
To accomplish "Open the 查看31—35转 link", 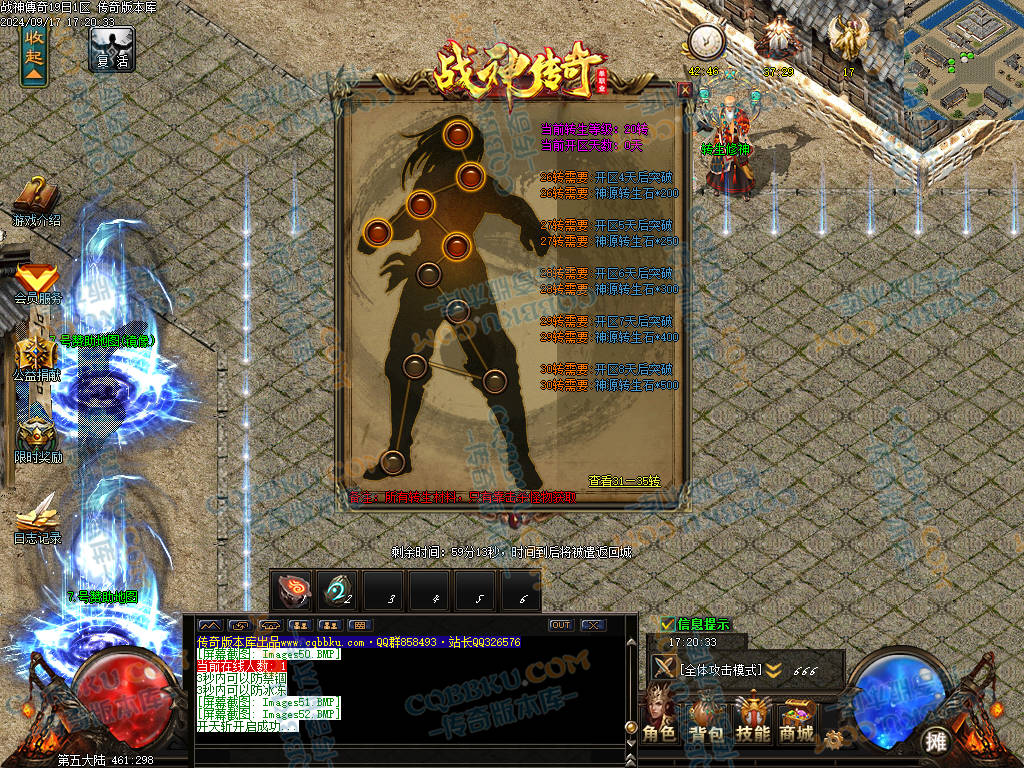I will [x=624, y=481].
